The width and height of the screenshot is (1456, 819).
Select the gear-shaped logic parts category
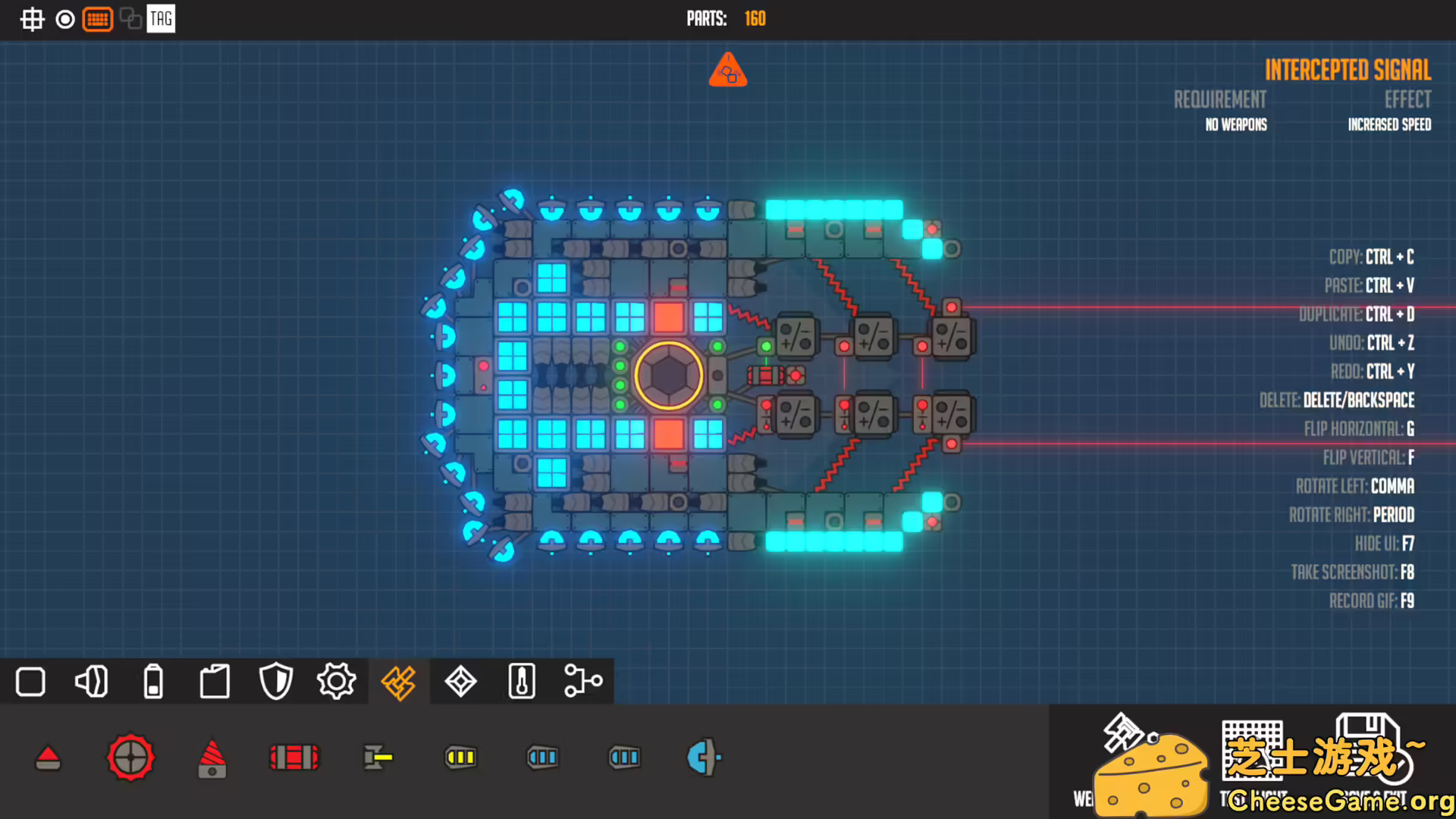[x=336, y=682]
